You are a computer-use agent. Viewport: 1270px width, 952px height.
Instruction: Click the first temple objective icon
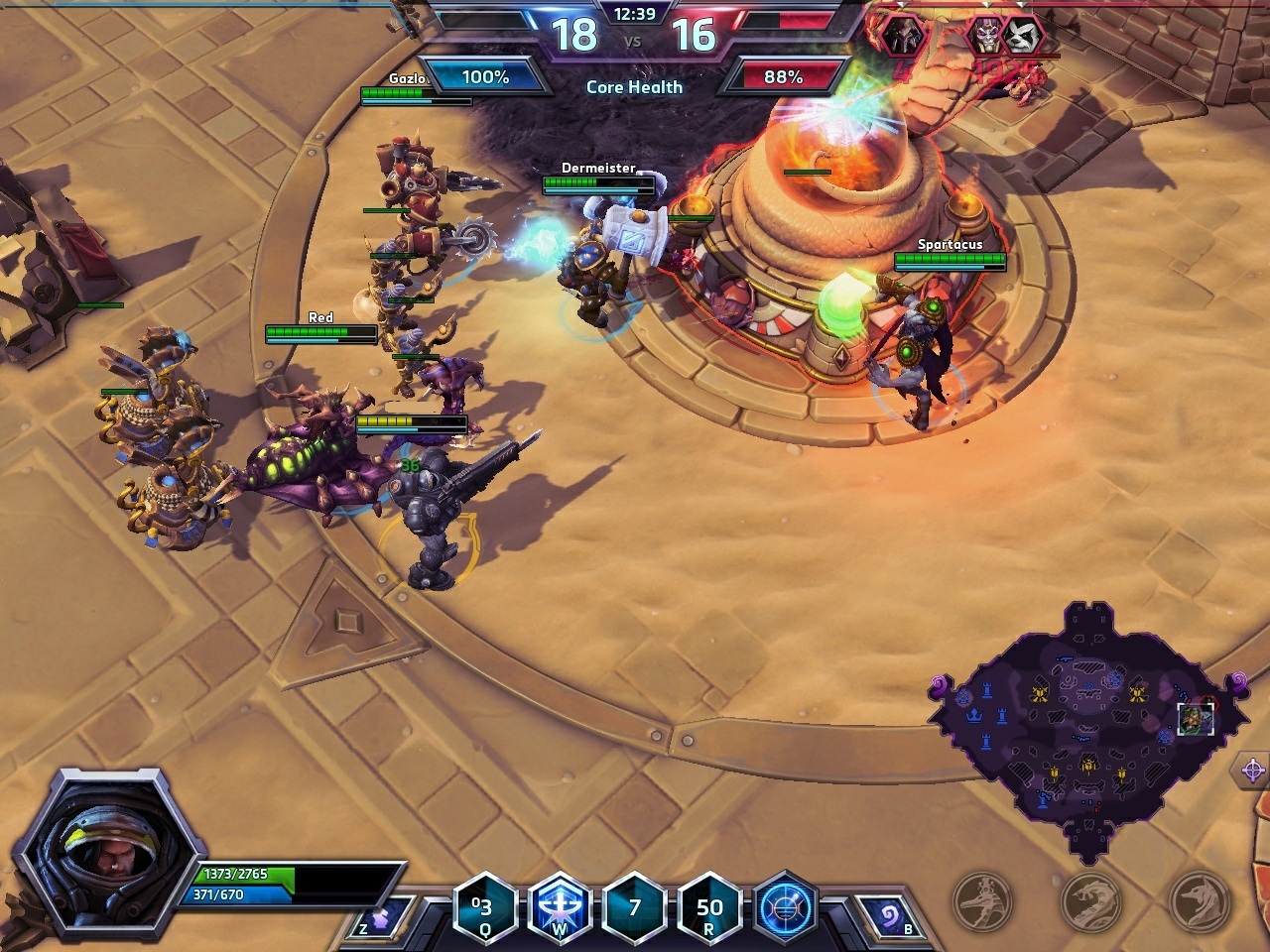click(982, 900)
